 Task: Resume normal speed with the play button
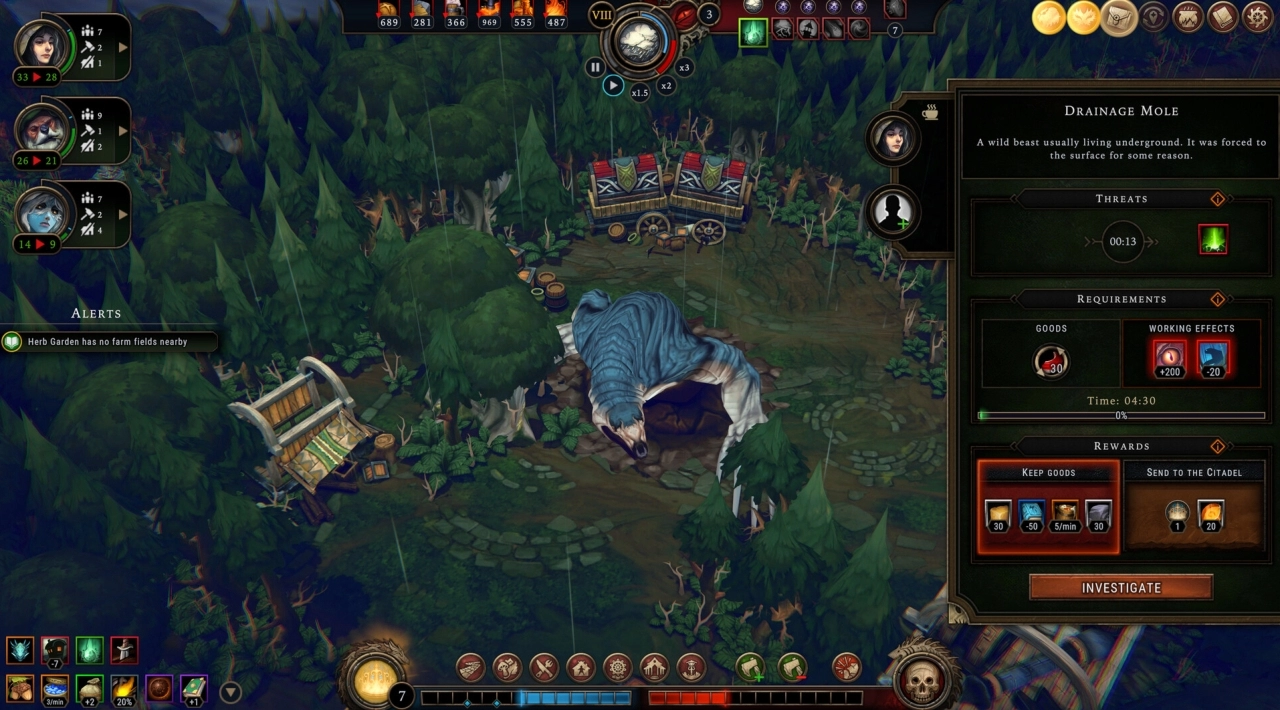point(614,86)
